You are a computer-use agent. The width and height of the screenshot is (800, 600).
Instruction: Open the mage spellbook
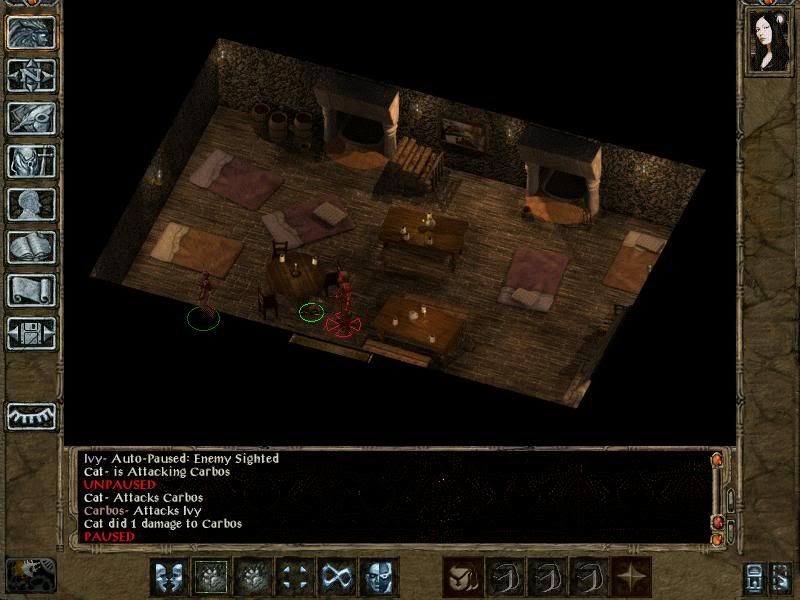tap(31, 247)
